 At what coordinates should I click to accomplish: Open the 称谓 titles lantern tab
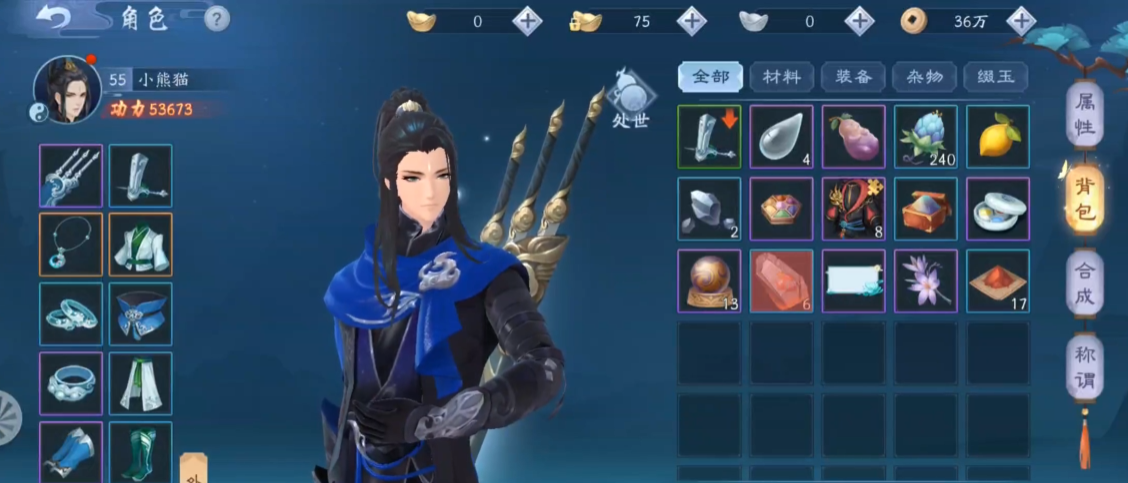tap(1085, 367)
